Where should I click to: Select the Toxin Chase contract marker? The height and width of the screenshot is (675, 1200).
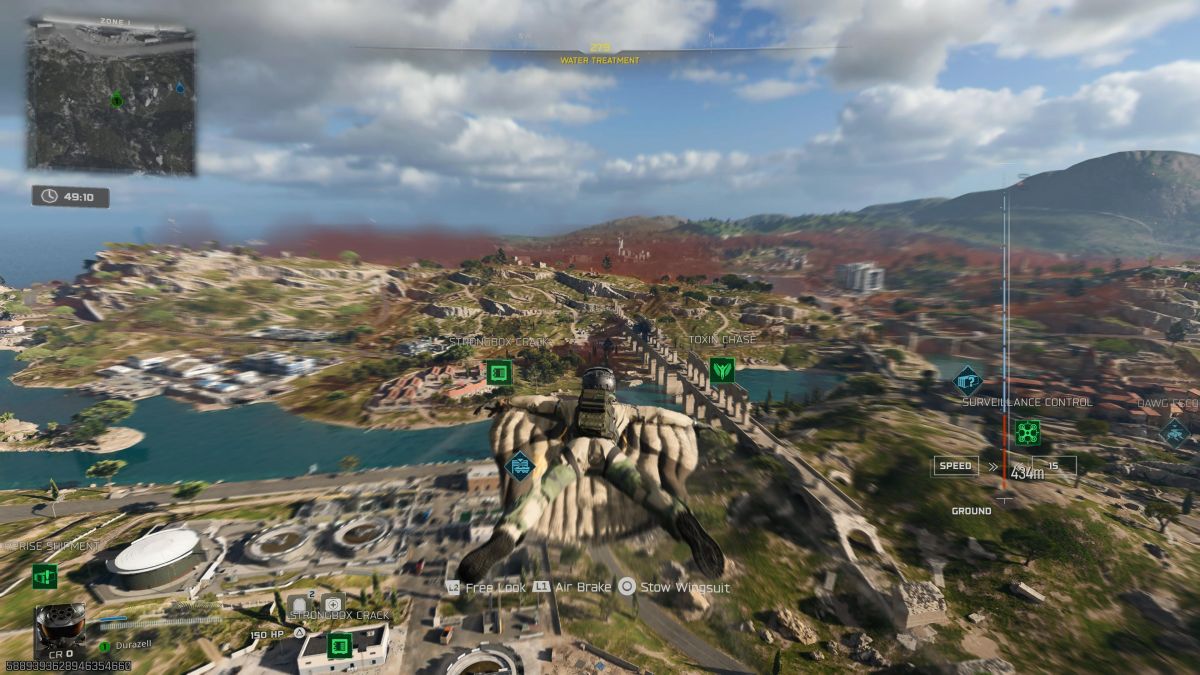click(x=722, y=371)
